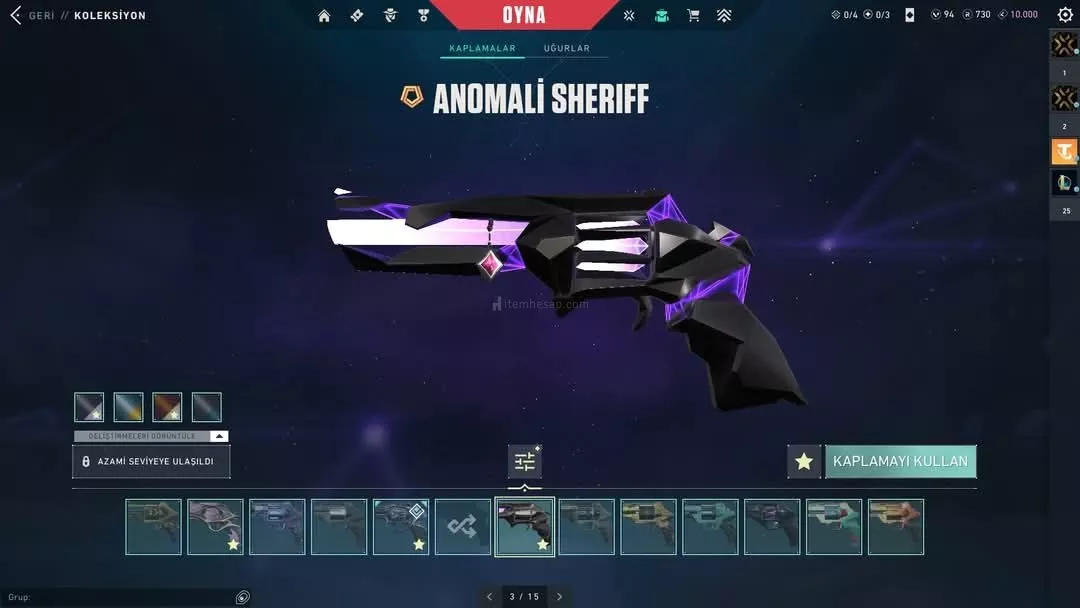Open the orange T icon in the side panel
Viewport: 1080px width, 608px height.
(x=1064, y=151)
